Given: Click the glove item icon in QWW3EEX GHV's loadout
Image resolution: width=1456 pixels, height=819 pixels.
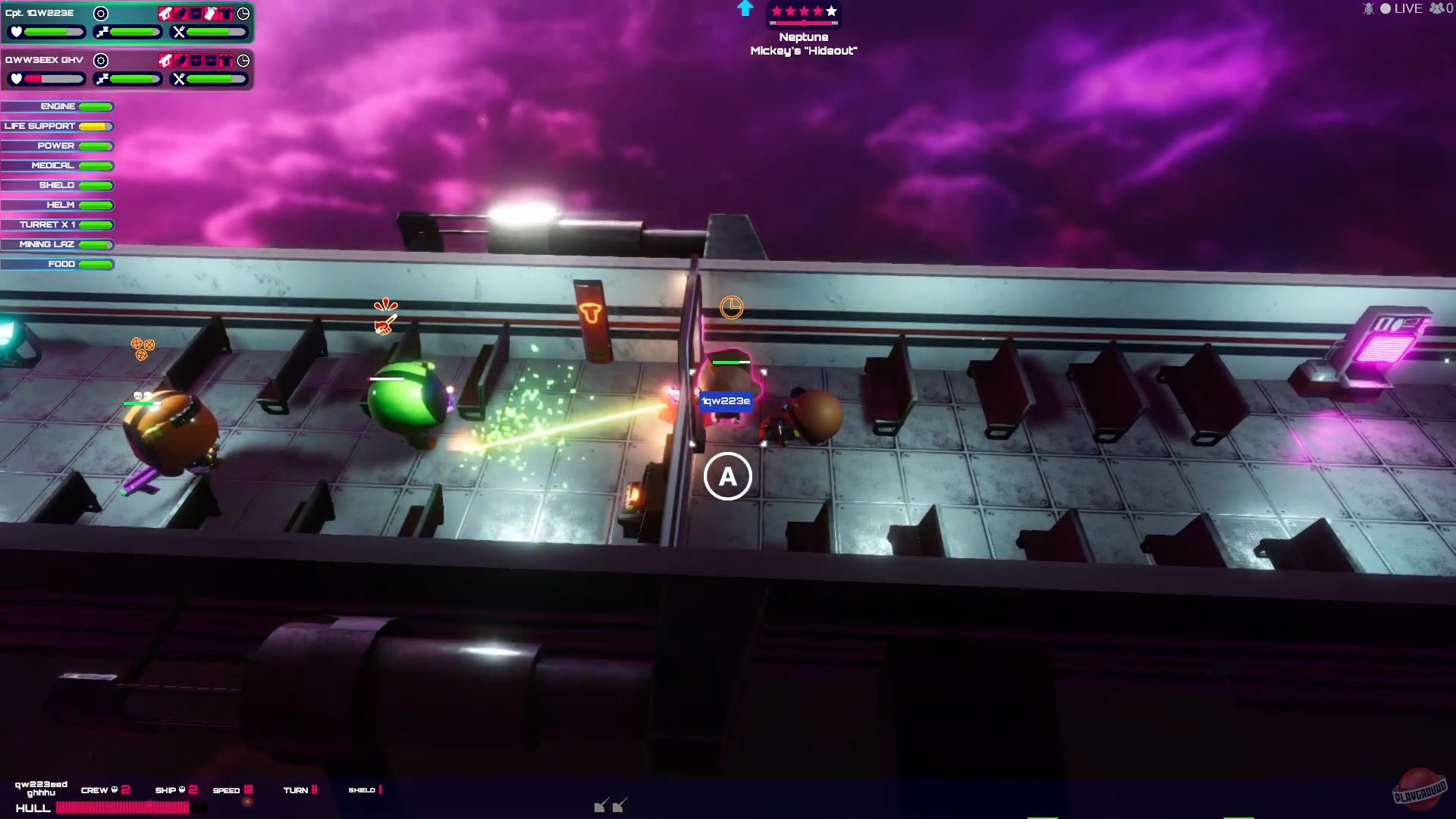Looking at the screenshot, I should (x=180, y=61).
